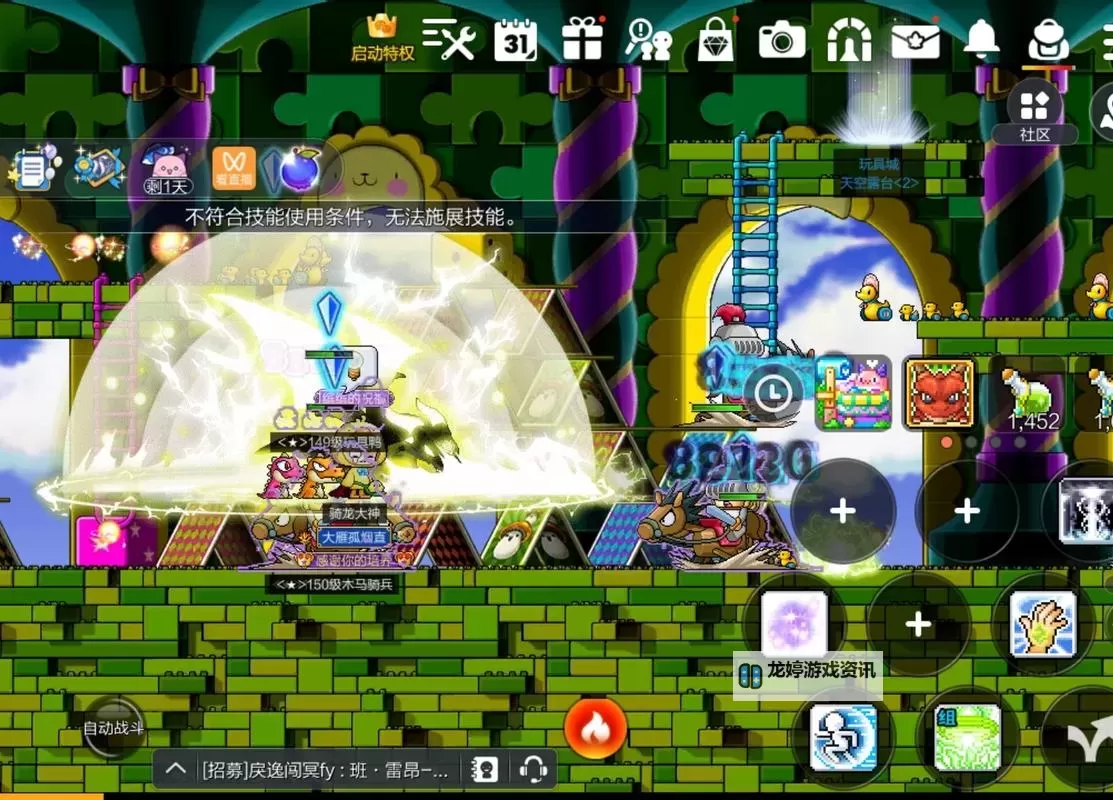Activate the red dragon face skill slot

pyautogui.click(x=939, y=393)
